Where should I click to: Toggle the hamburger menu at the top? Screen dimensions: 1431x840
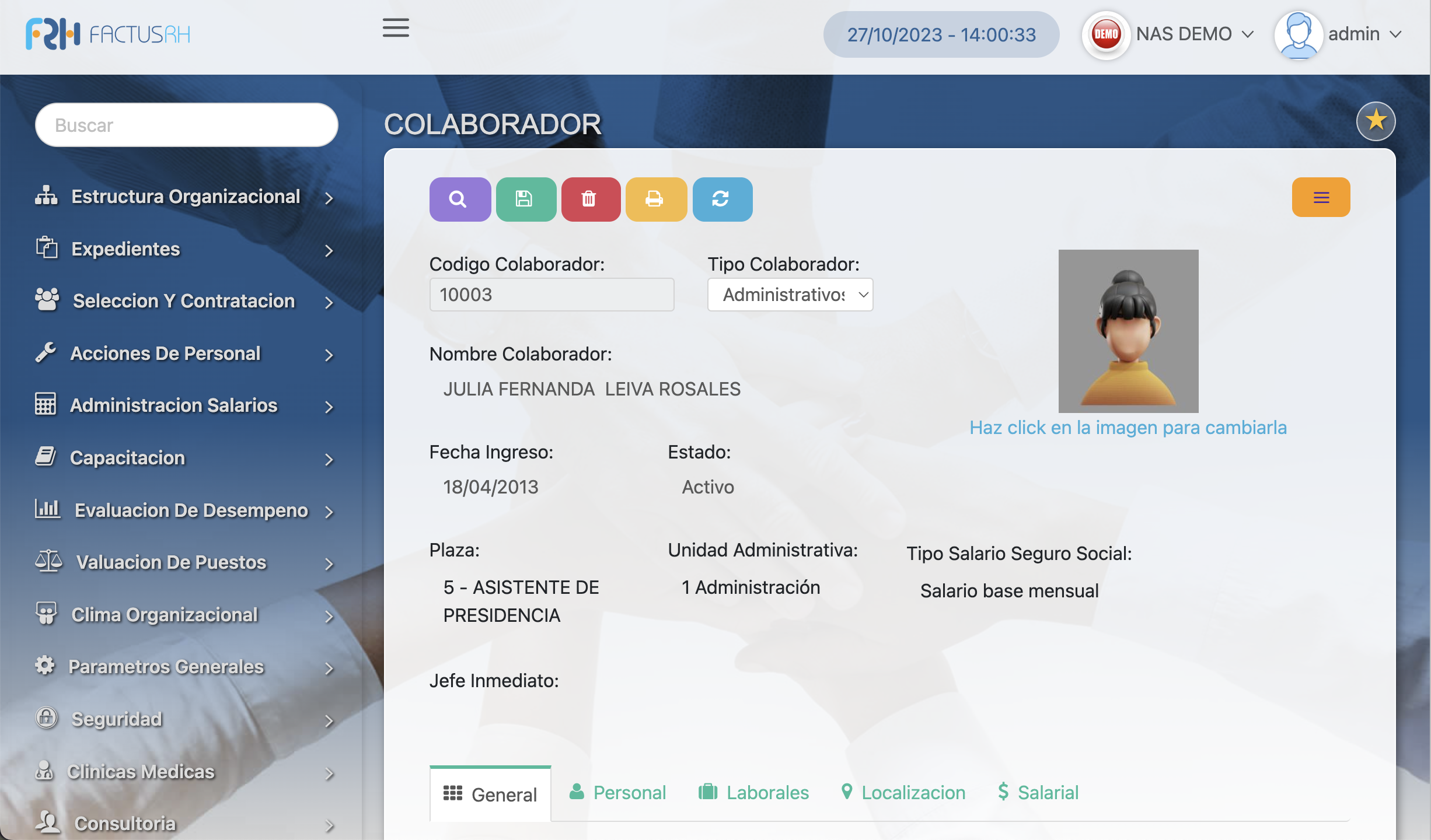[x=395, y=28]
